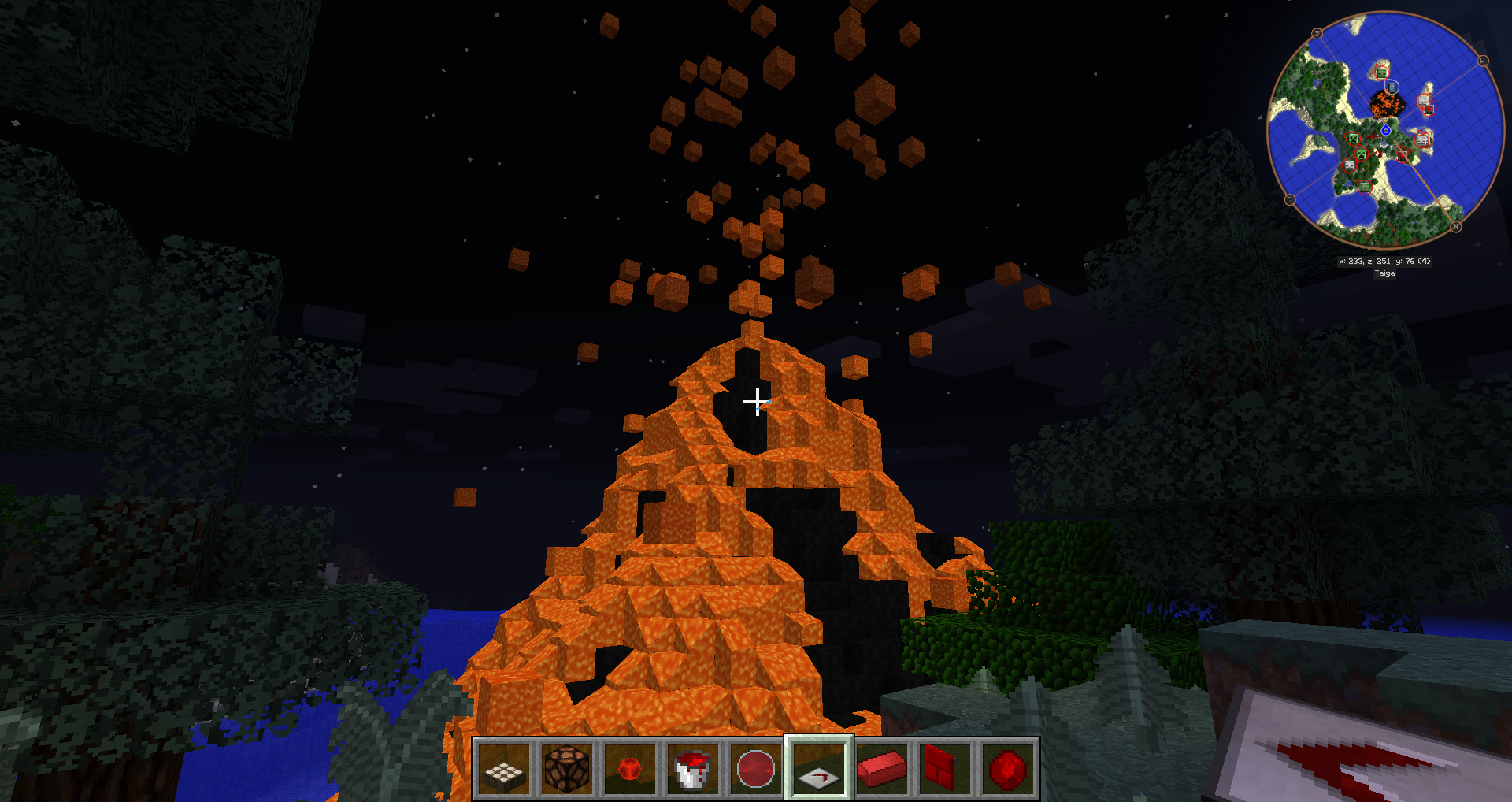Pick the red-filled bucket slot
Screen dimensions: 1512x802
(693, 769)
